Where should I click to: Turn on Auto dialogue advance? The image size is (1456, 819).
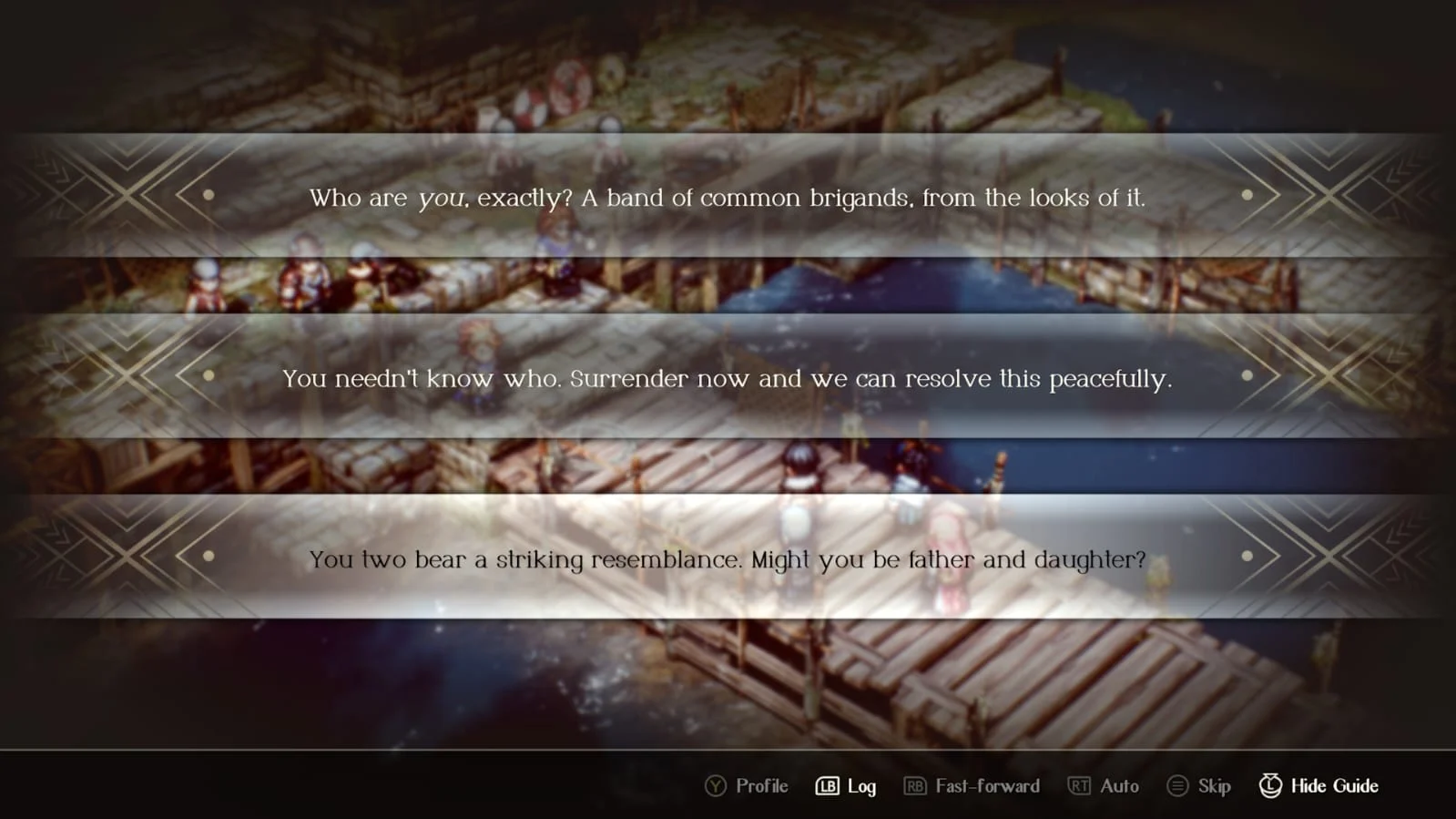tap(1104, 785)
